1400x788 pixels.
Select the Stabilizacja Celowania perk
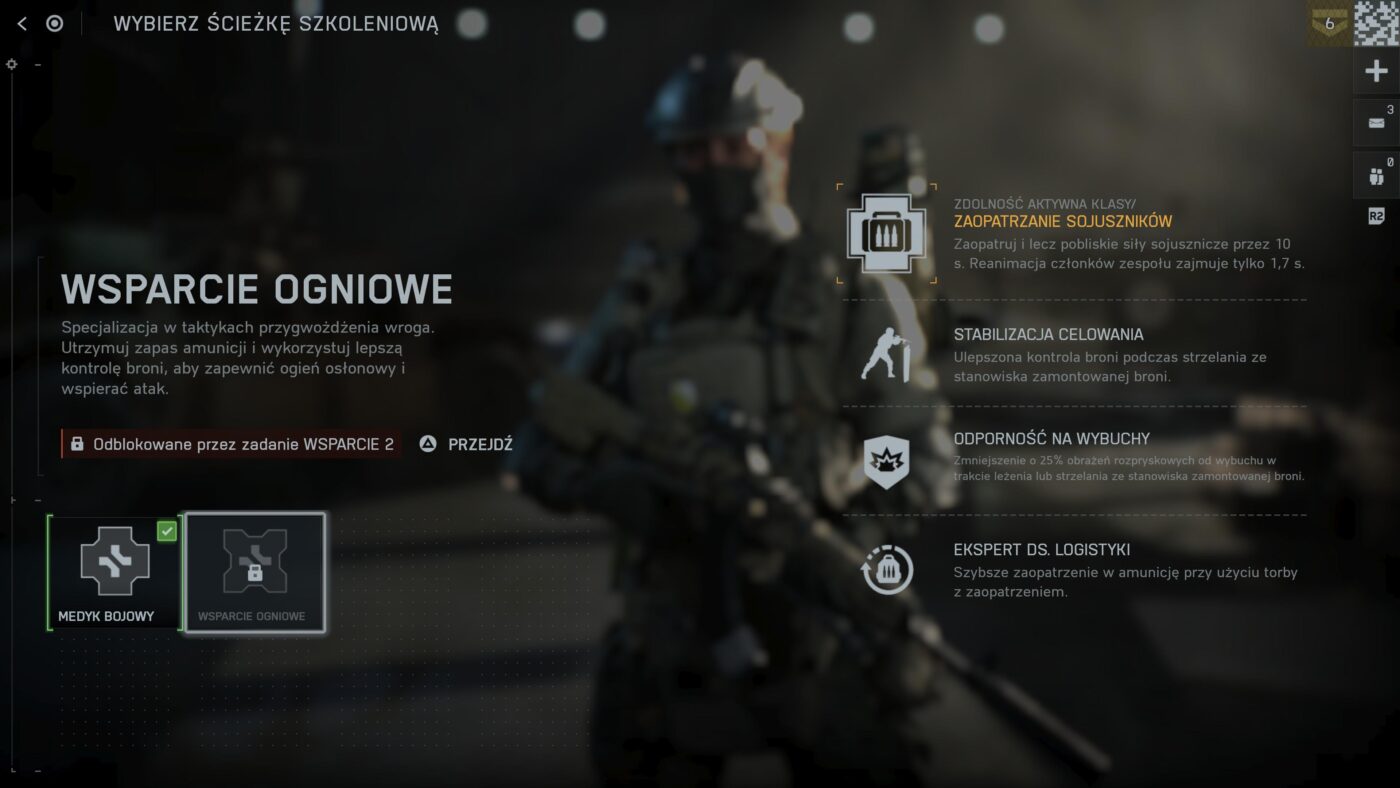coord(886,355)
